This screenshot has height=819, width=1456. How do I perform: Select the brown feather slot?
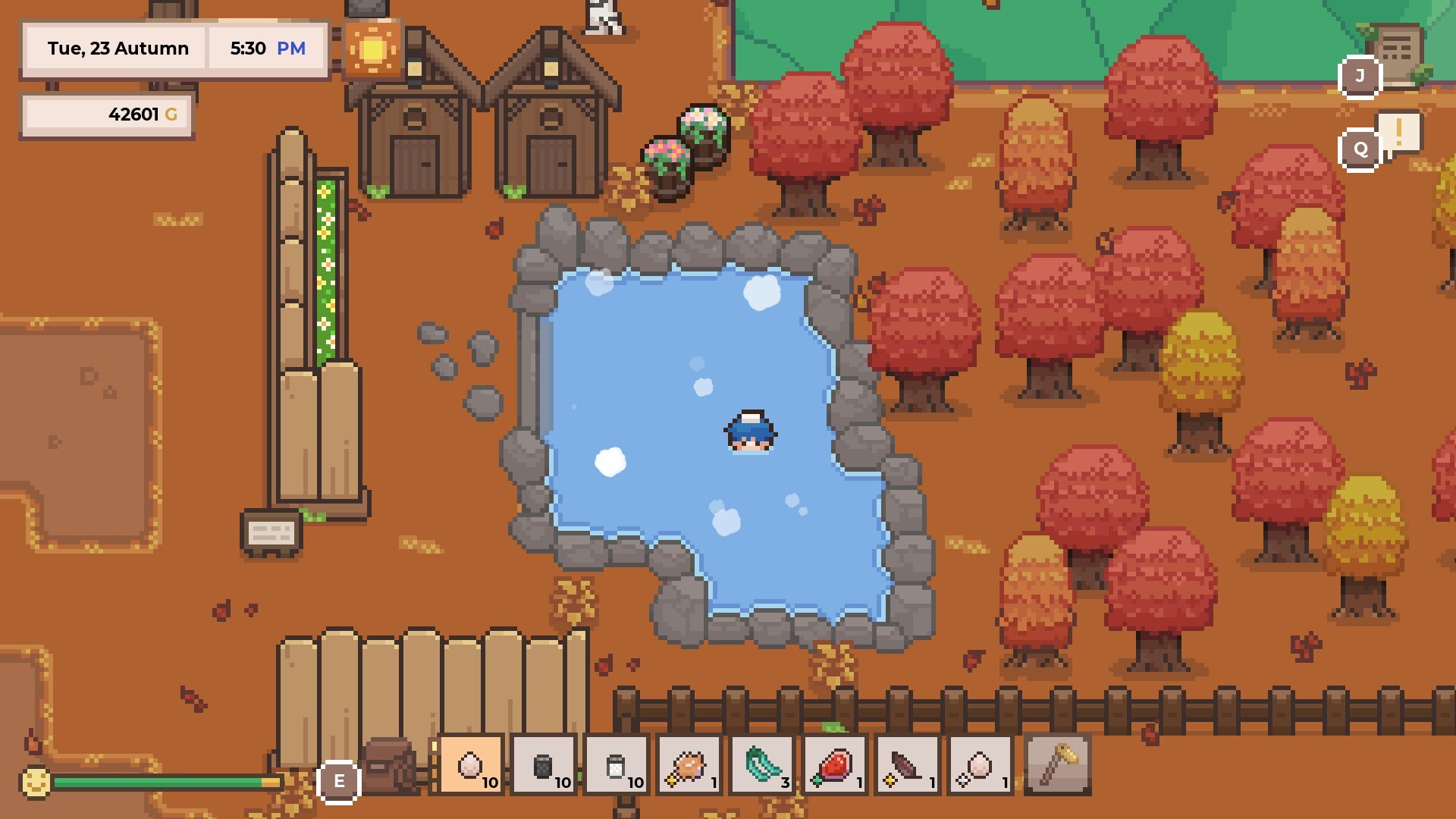pyautogui.click(x=908, y=764)
